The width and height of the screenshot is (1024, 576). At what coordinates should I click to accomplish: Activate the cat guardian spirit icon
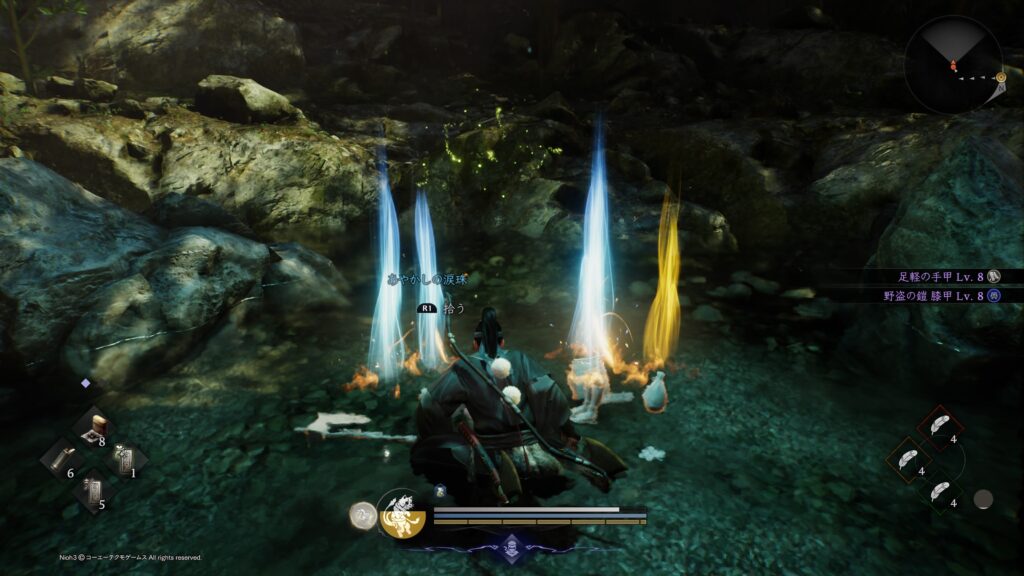[404, 514]
